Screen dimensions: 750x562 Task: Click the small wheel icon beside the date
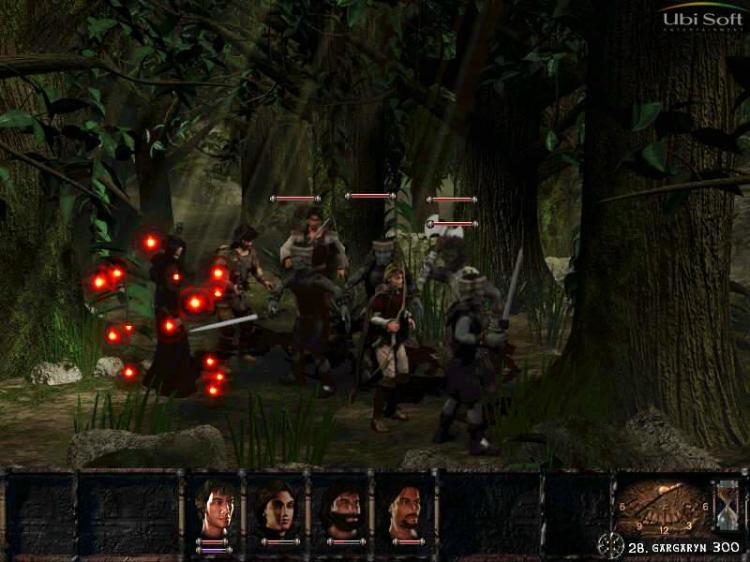point(610,546)
